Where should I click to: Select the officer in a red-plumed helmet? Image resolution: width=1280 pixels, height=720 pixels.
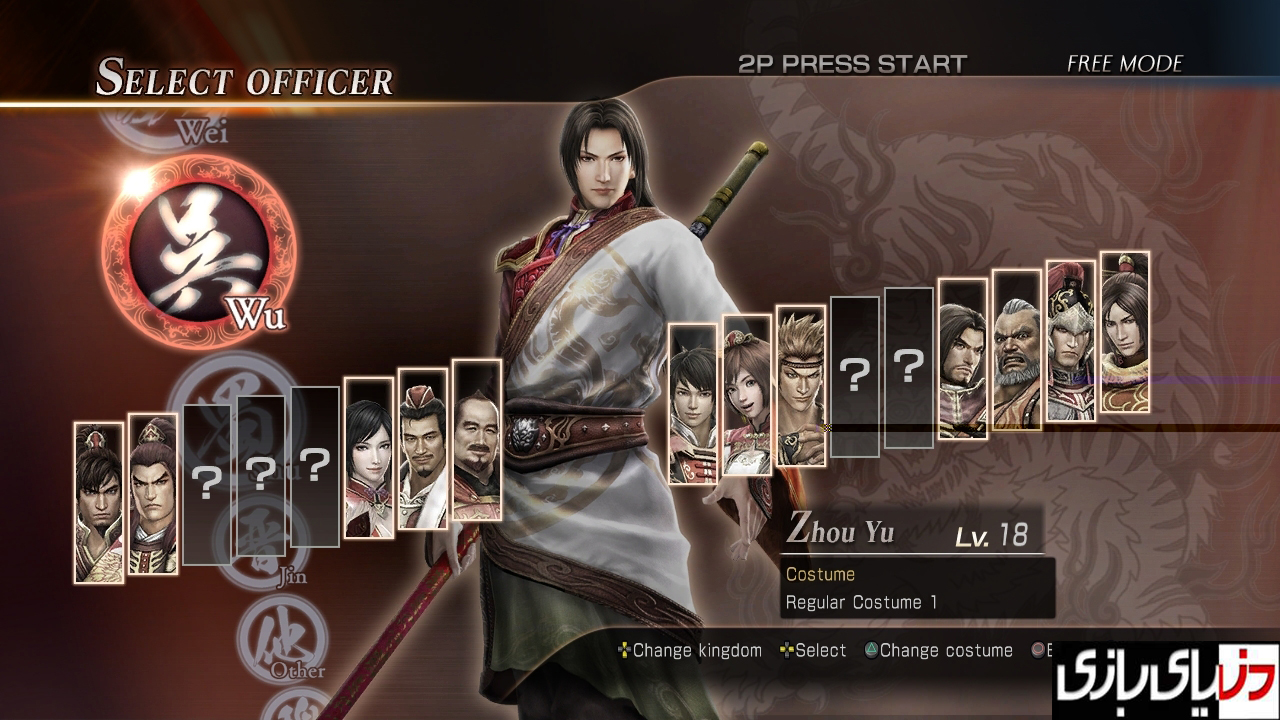pos(1071,340)
